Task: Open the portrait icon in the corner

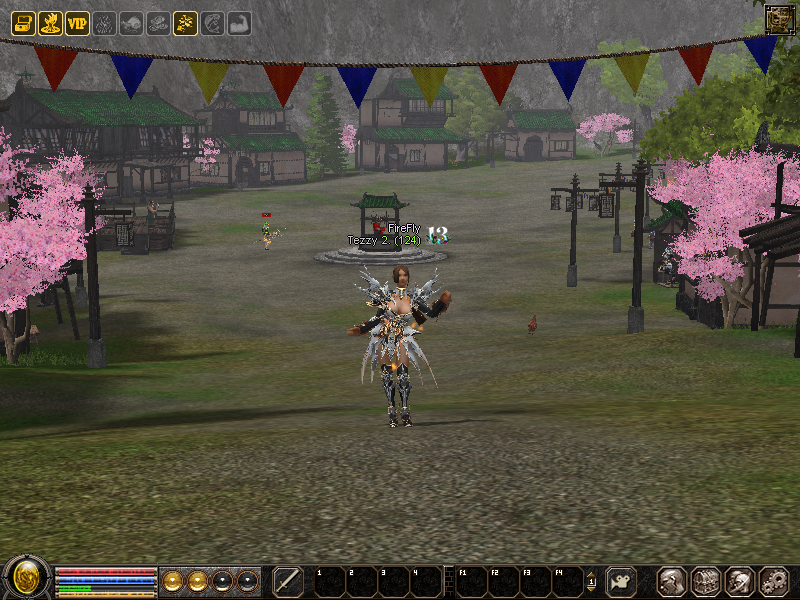Action: pyautogui.click(x=780, y=19)
